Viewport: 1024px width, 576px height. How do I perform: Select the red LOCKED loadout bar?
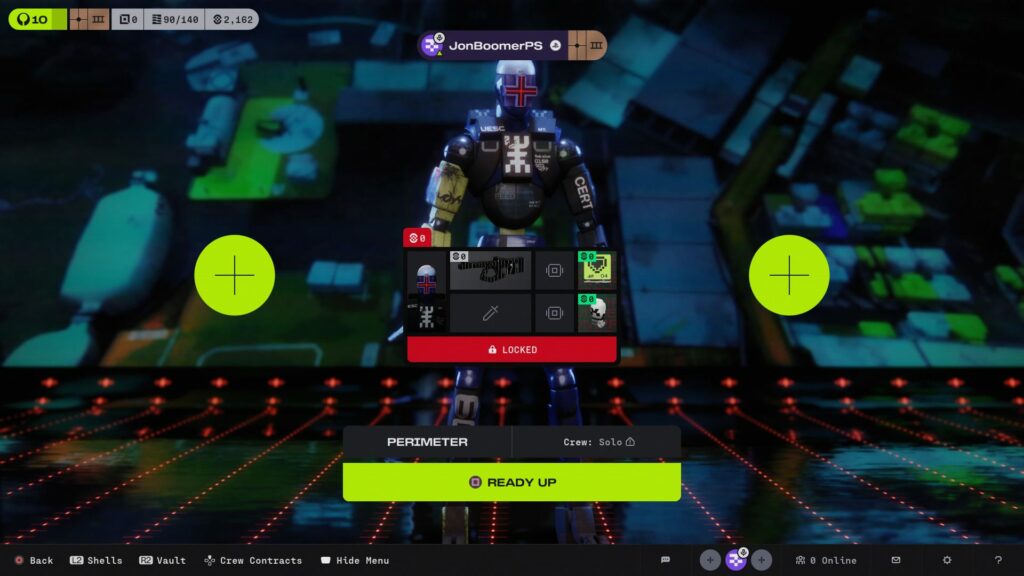tap(511, 350)
